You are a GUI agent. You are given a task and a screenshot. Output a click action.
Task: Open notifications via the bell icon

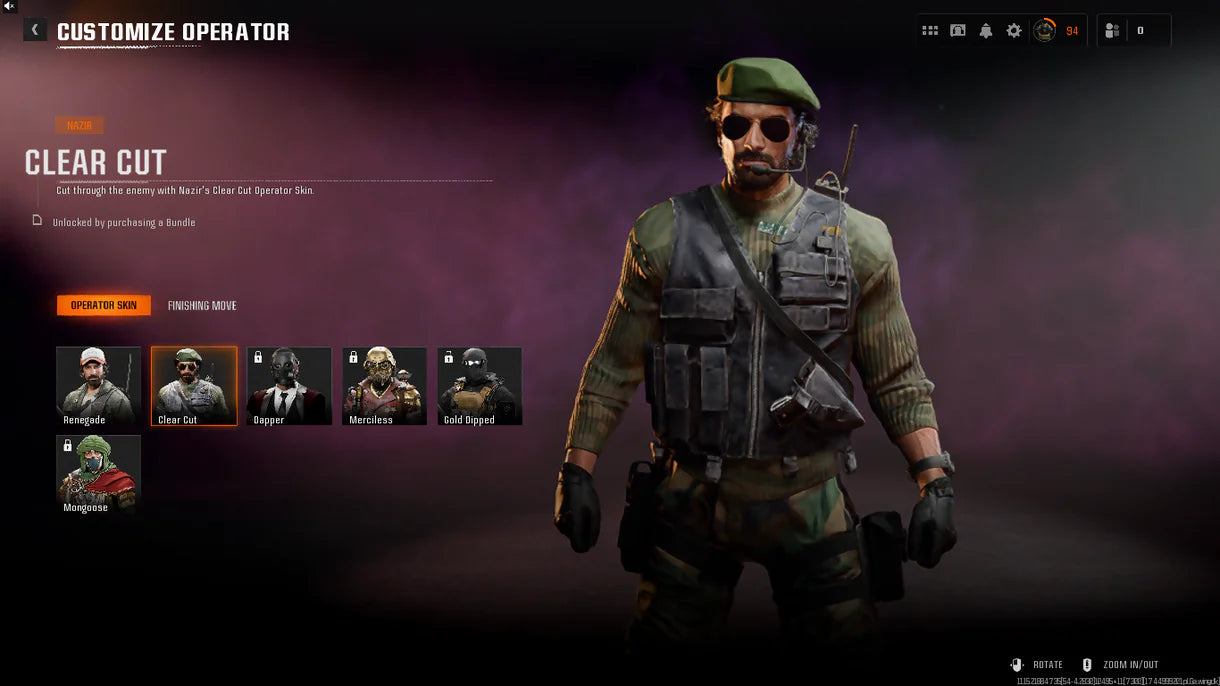pyautogui.click(x=986, y=31)
